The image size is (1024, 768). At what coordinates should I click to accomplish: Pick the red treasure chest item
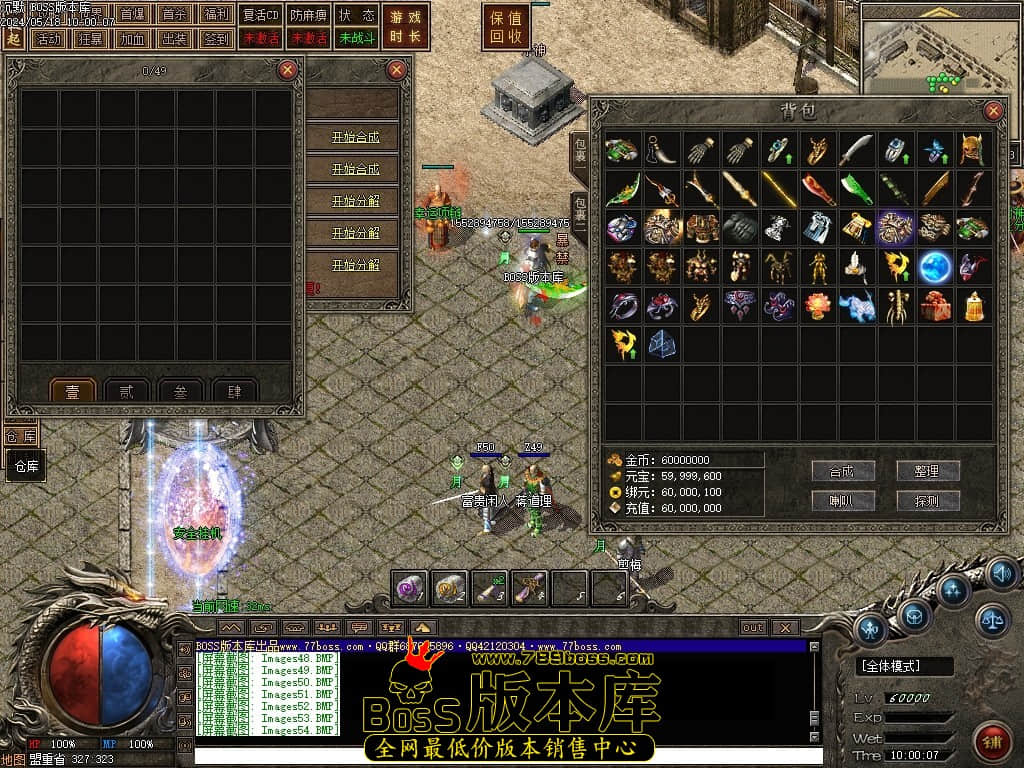tap(934, 306)
